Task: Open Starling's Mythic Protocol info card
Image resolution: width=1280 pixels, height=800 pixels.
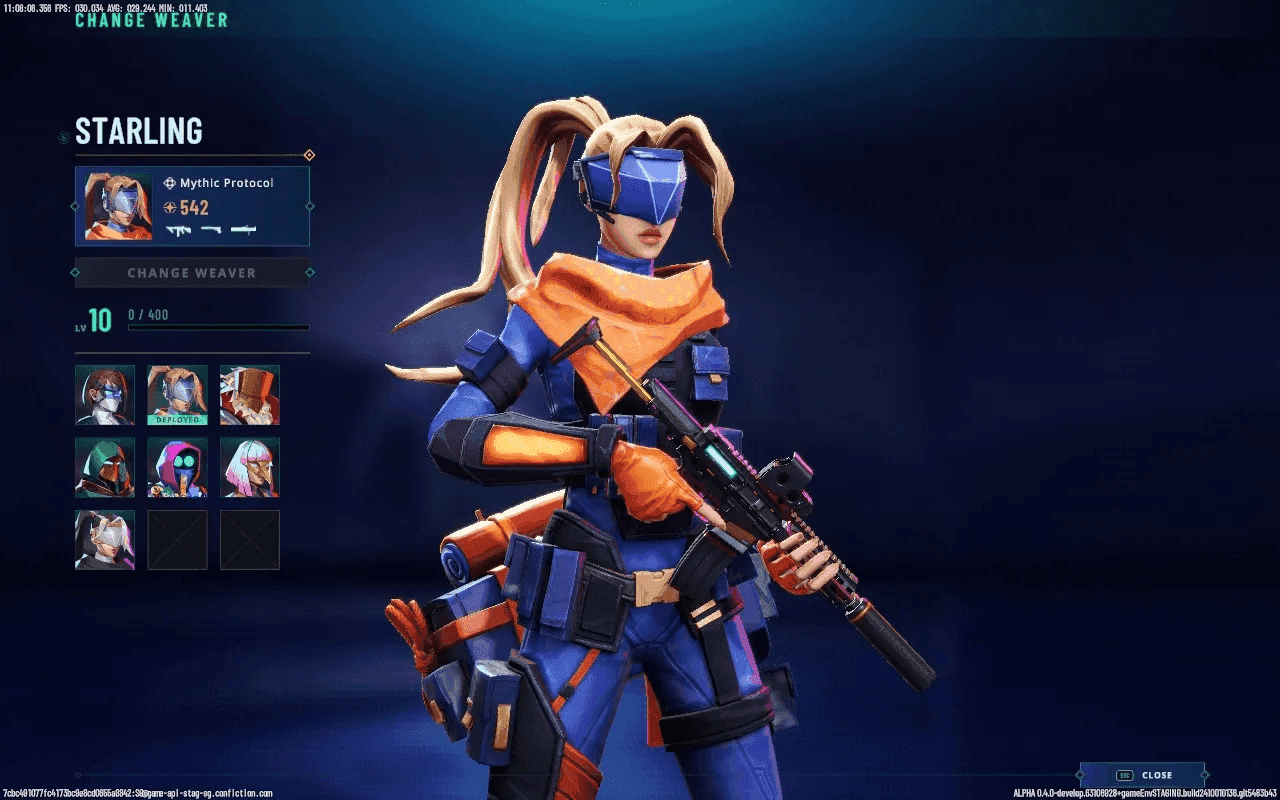Action: tap(192, 206)
